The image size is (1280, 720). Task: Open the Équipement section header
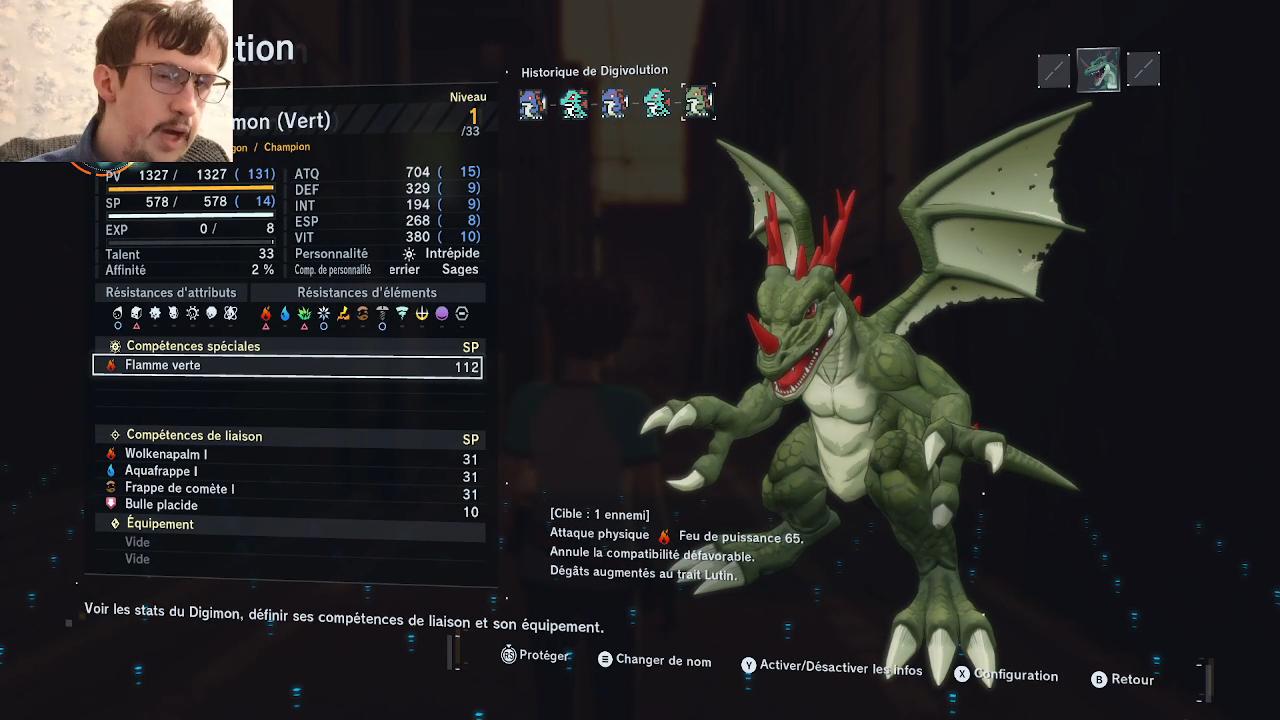(160, 524)
